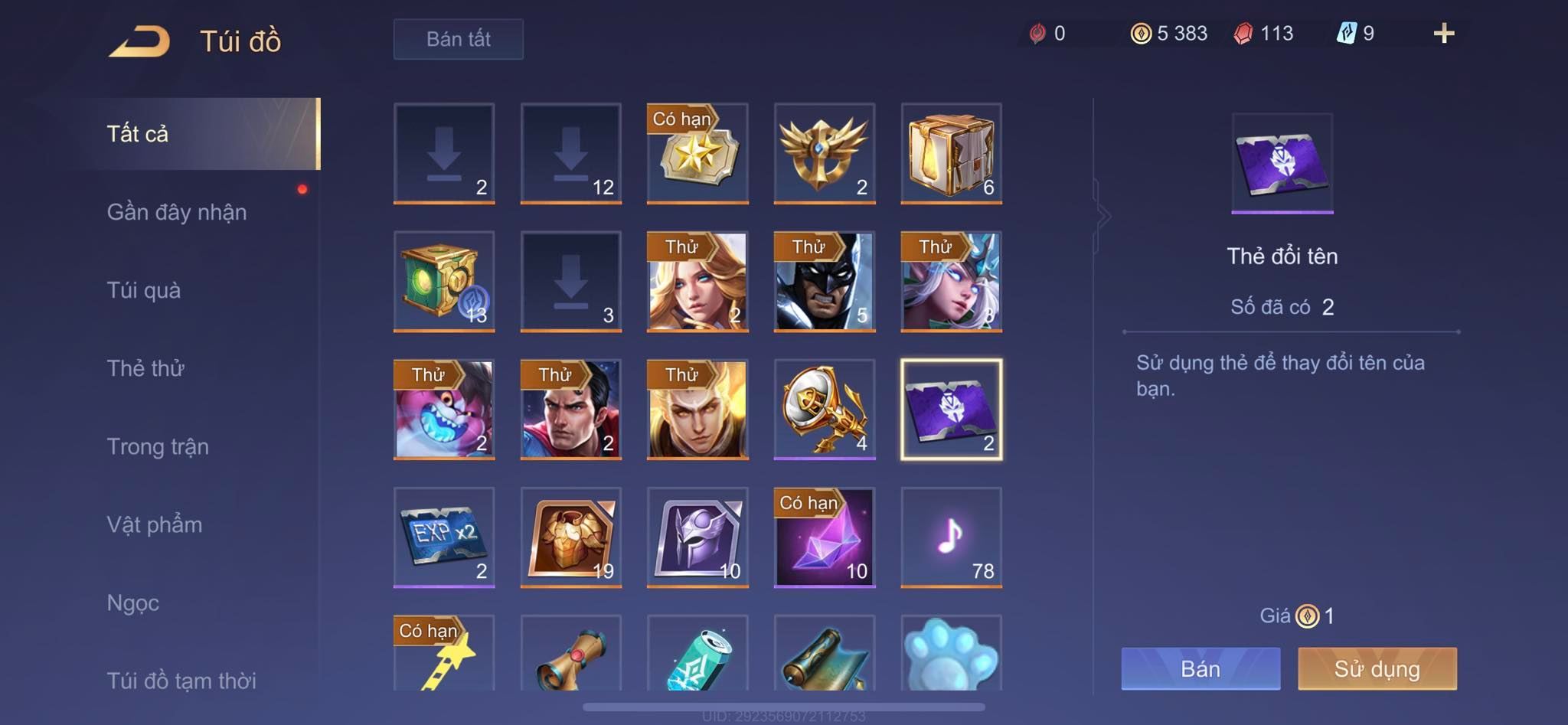Select the purple crystal limited item
Screen dimensions: 1568x725
pyautogui.click(x=824, y=537)
